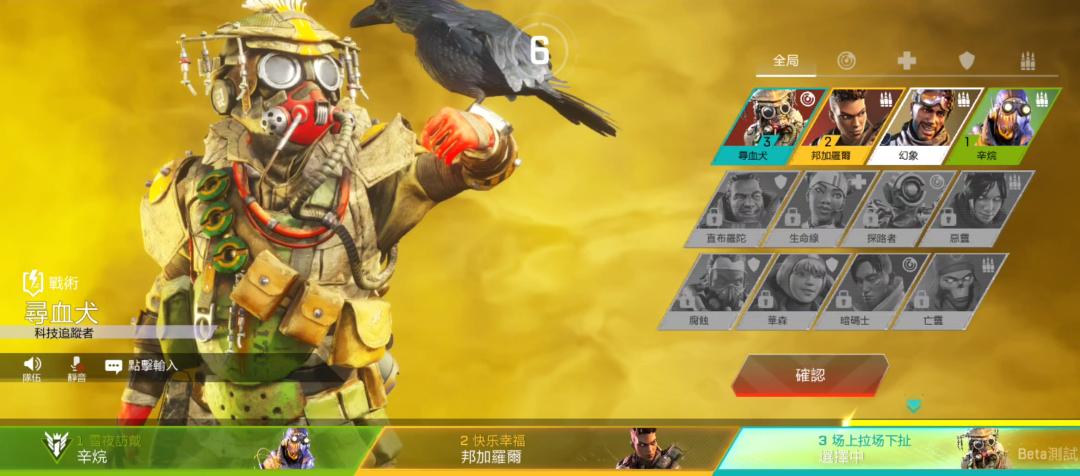1080x476 pixels.
Task: Open the shield defensive legends tab
Action: 967,61
